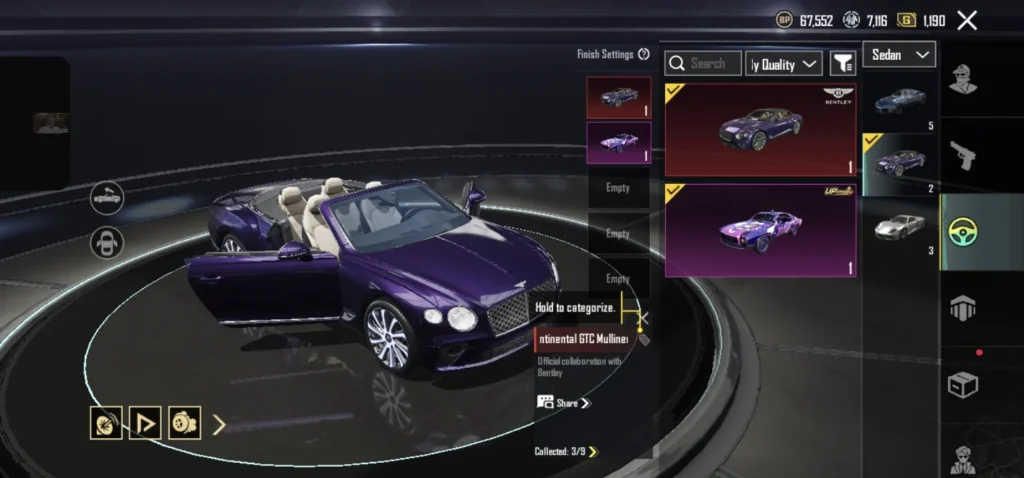Screen dimensions: 1024x478
Task: Open the crate box inventory tab
Action: (962, 382)
